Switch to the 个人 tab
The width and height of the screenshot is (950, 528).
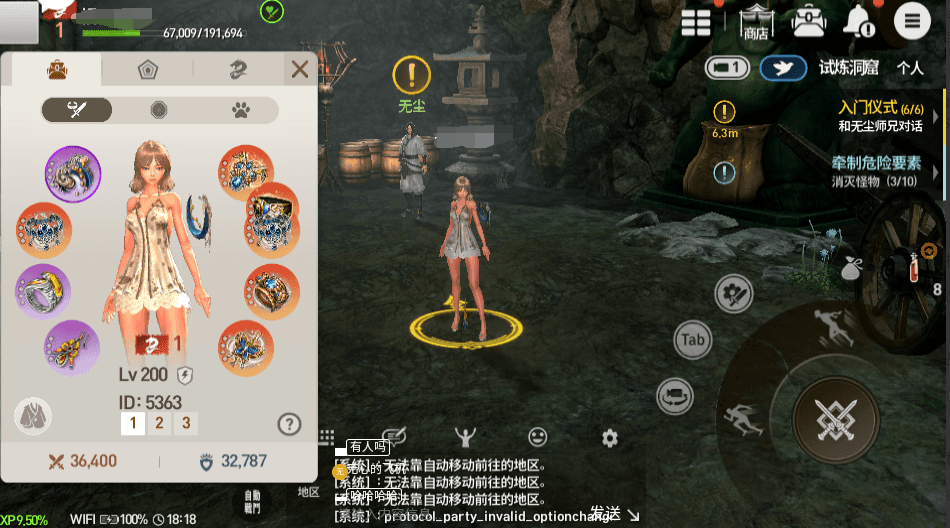909,68
